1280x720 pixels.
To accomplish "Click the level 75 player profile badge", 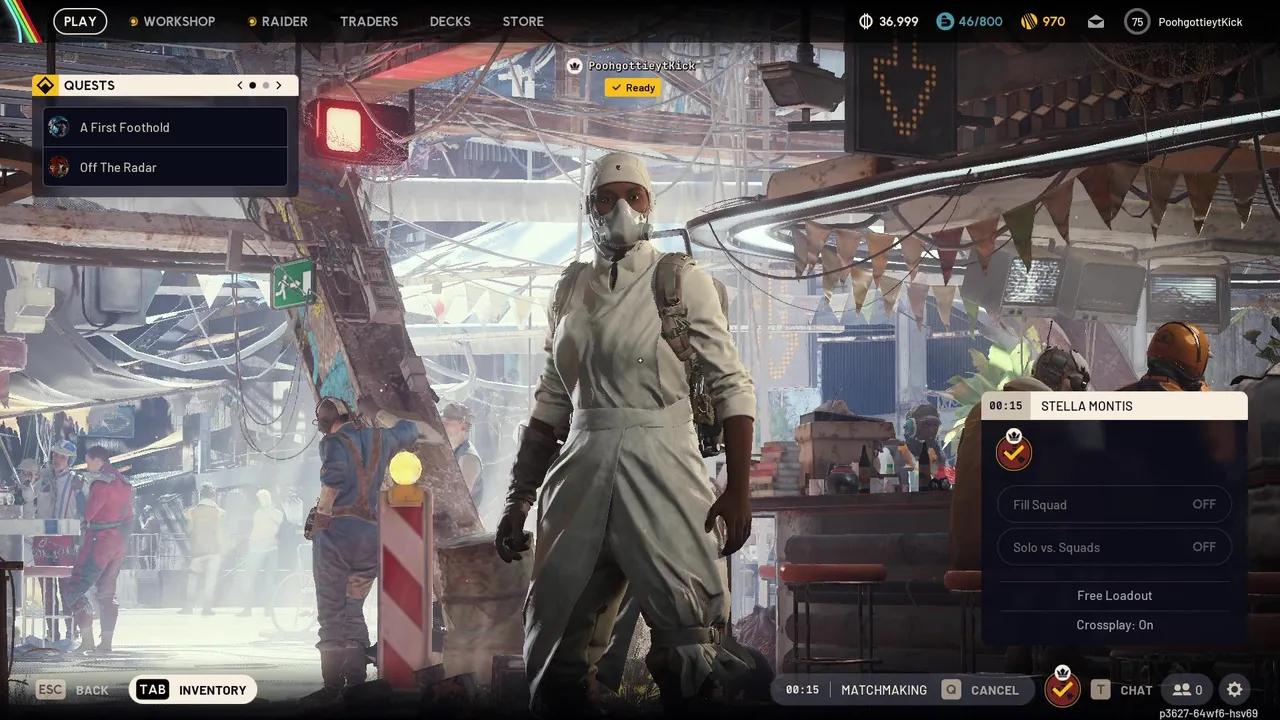I will click(x=1137, y=21).
